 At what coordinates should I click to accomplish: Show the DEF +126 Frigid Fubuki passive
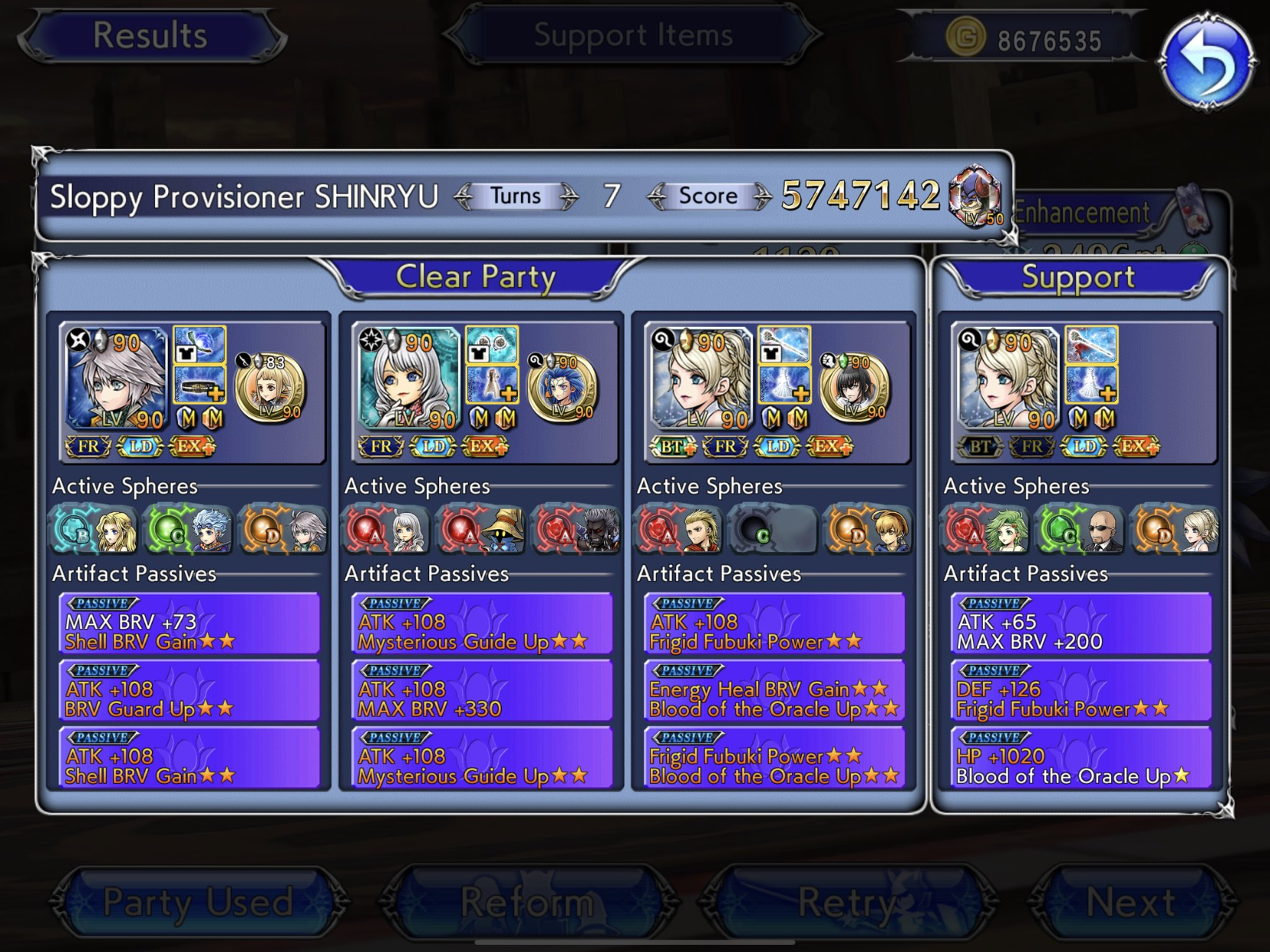(1081, 691)
